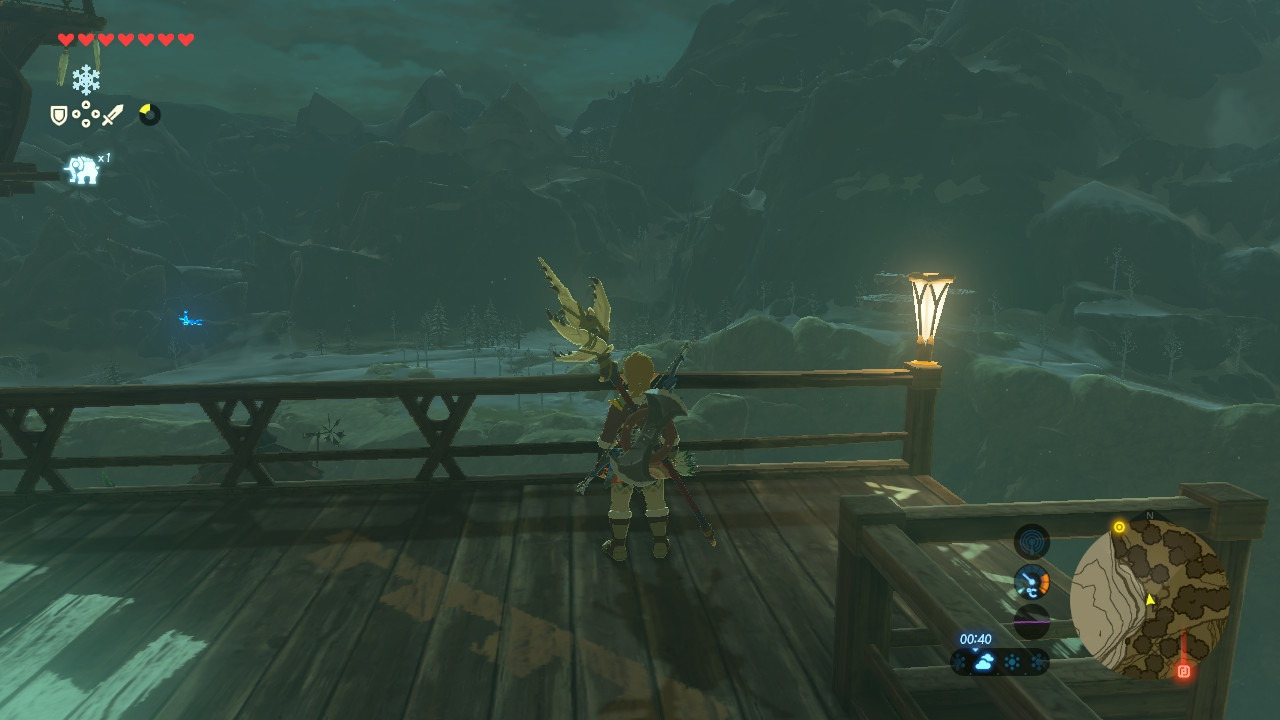Click the noise level meter
The image size is (1280, 720).
coord(1031,621)
